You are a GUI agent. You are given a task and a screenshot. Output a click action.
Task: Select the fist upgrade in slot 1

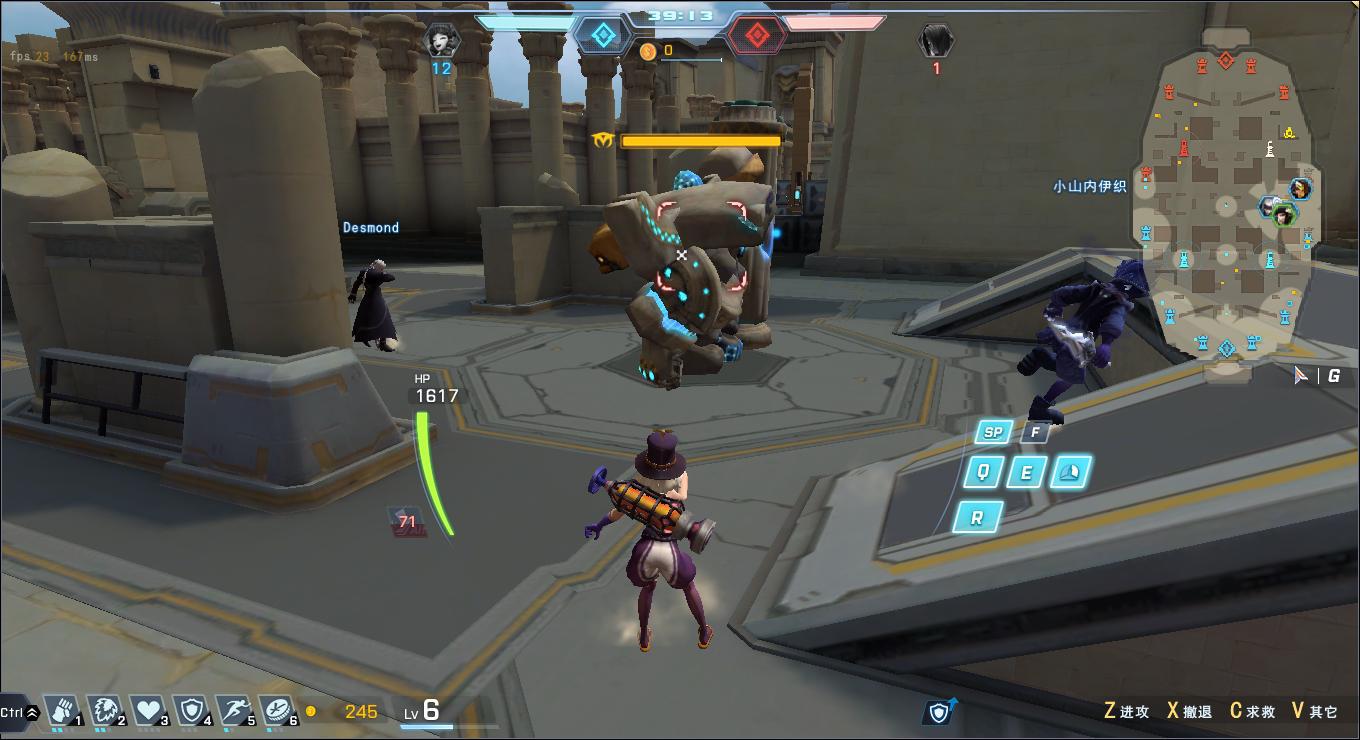pyautogui.click(x=63, y=710)
